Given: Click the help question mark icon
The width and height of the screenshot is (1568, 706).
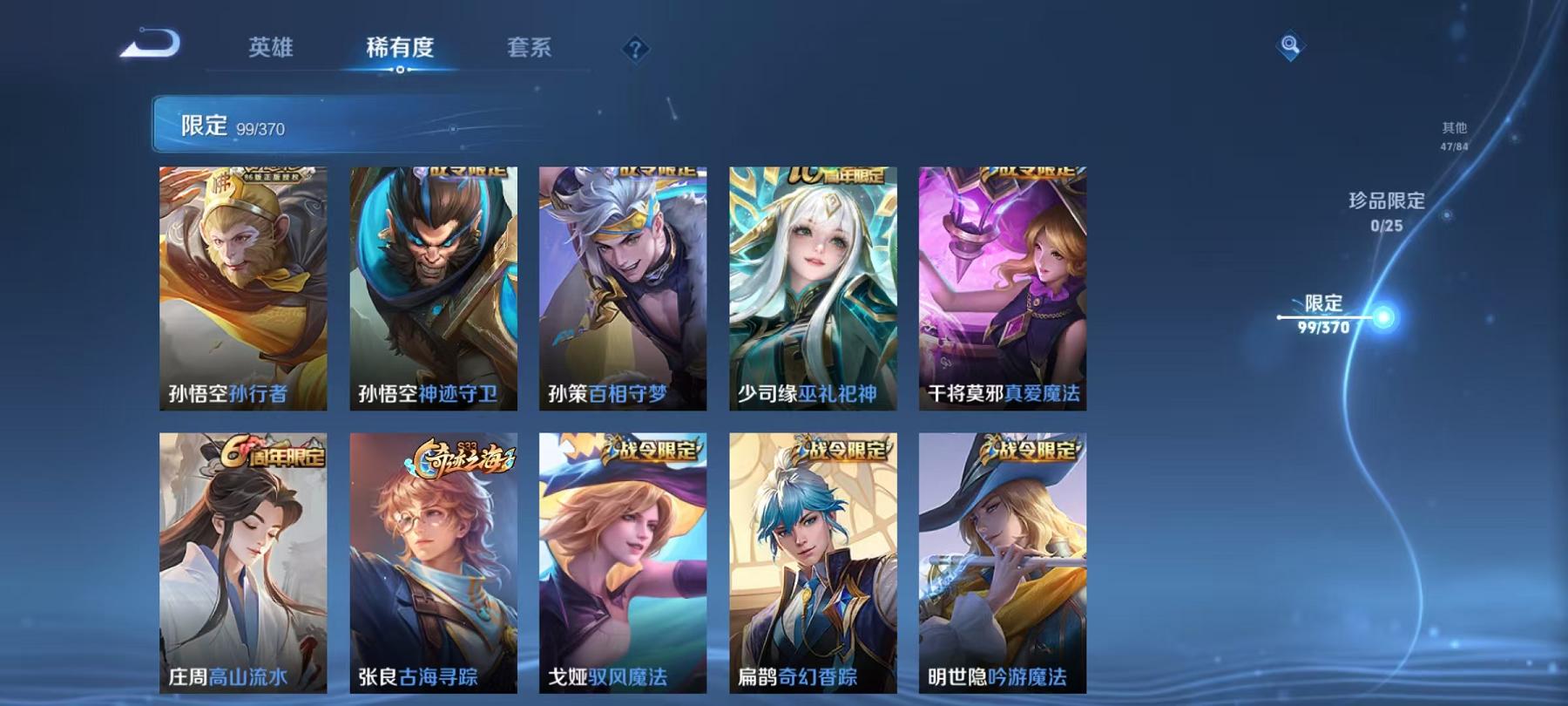Looking at the screenshot, I should click(635, 48).
